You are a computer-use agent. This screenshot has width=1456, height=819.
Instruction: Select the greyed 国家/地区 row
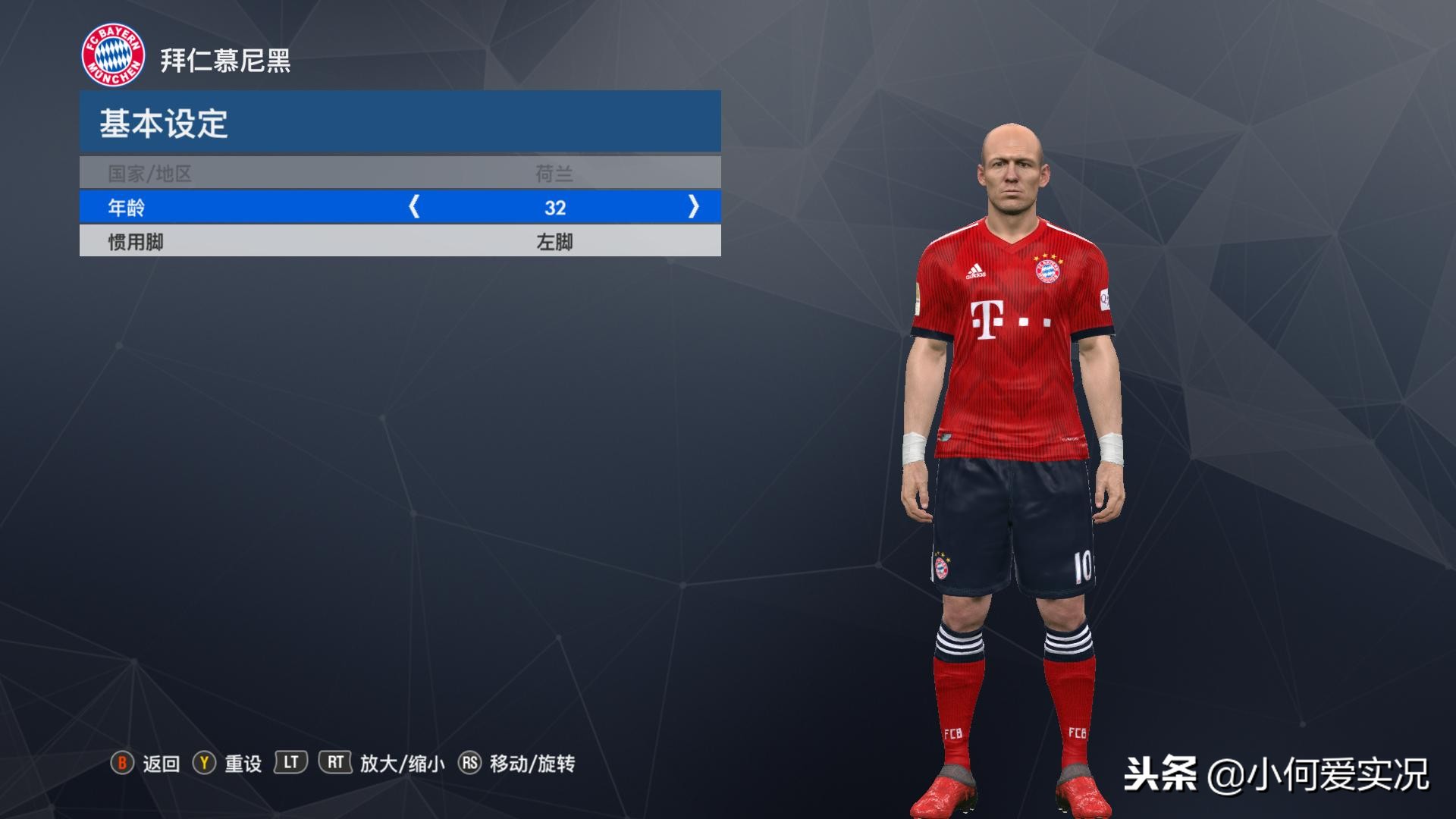pos(400,174)
